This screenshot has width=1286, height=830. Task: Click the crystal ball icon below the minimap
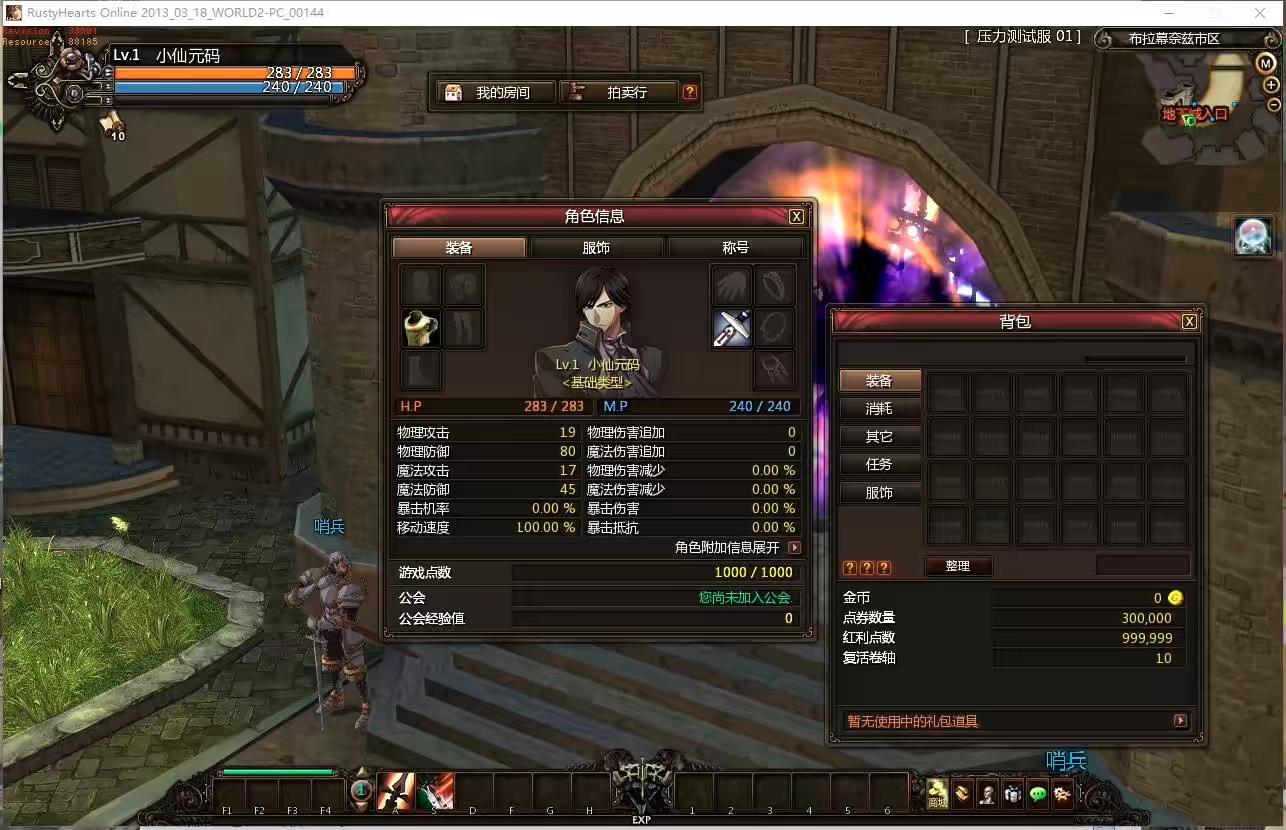click(1253, 236)
